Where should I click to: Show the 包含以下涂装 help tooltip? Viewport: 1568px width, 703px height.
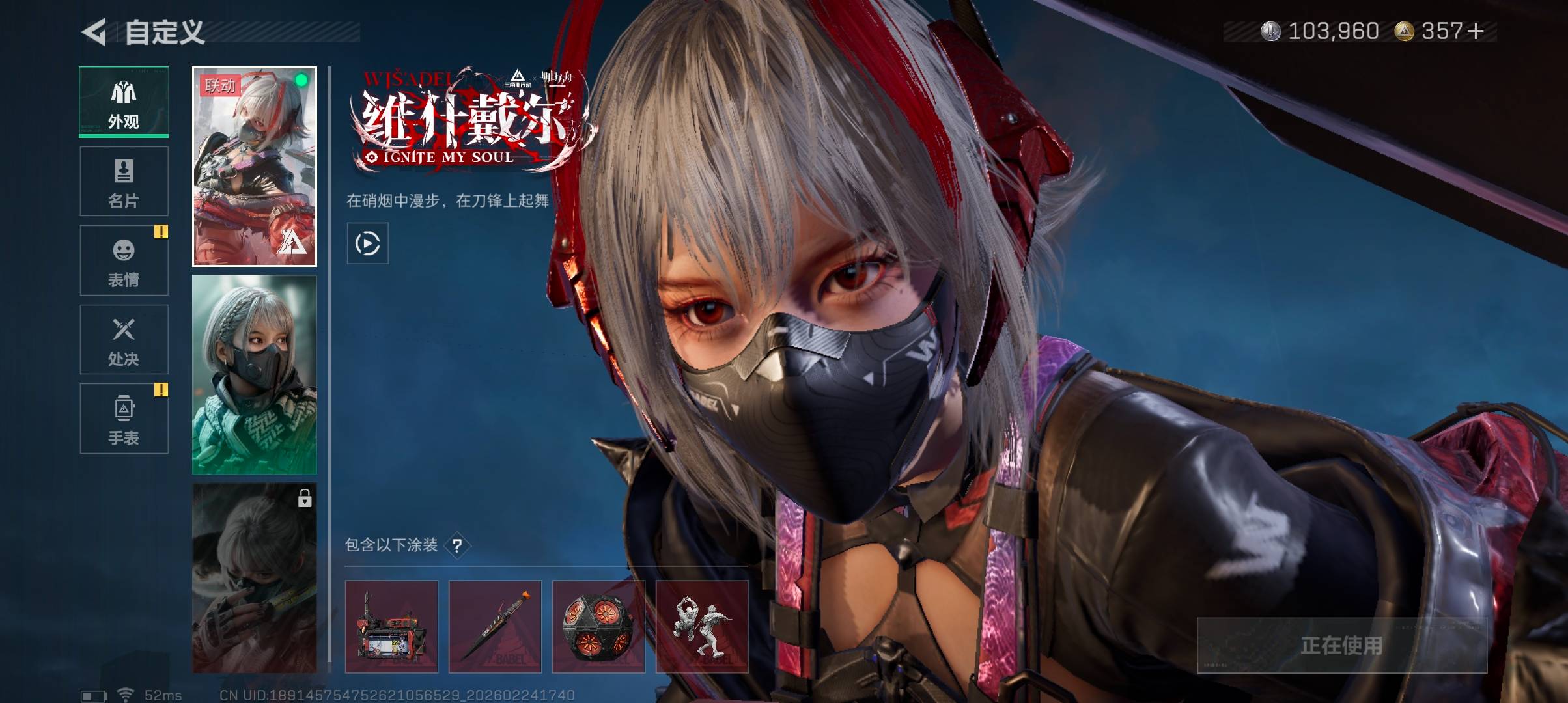(x=458, y=545)
